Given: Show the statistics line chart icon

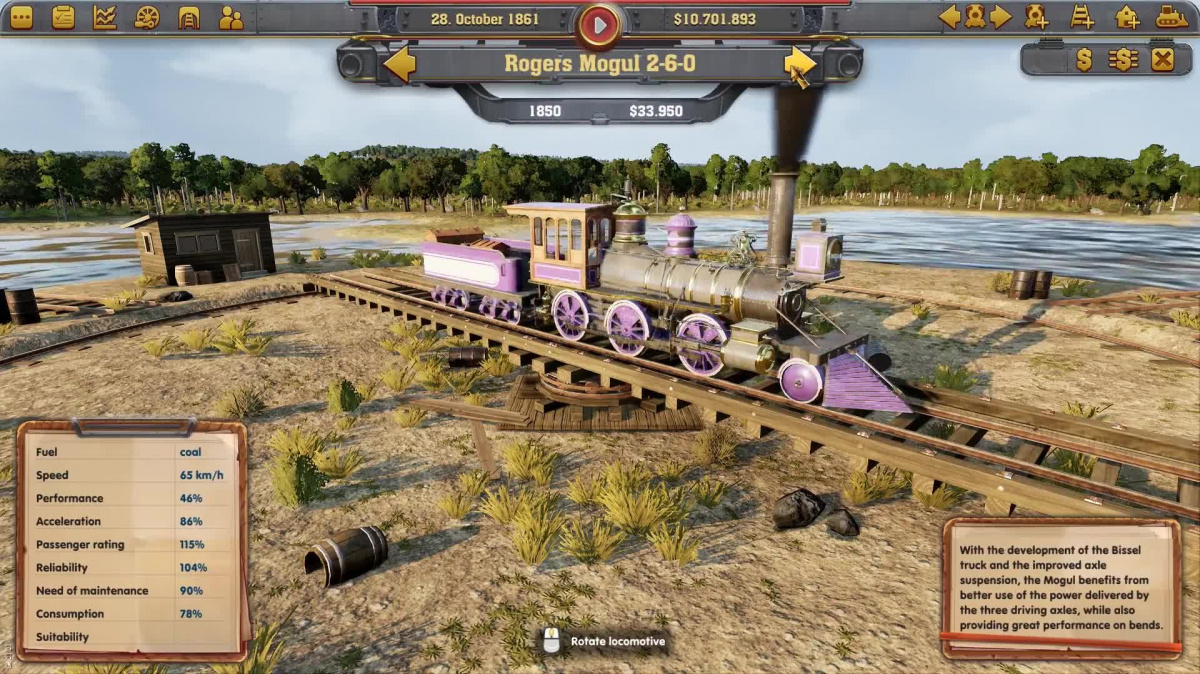Looking at the screenshot, I should pos(105,17).
